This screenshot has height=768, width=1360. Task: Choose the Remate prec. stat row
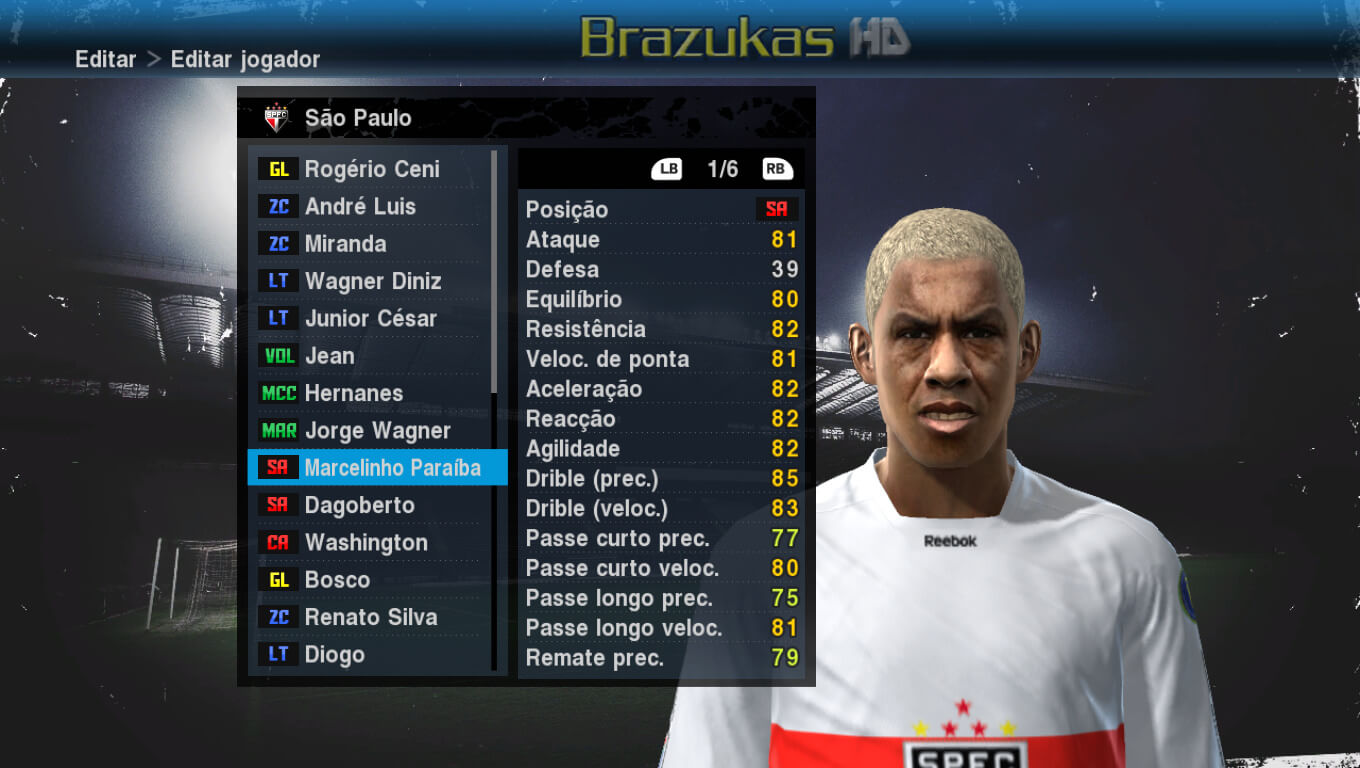click(x=661, y=658)
